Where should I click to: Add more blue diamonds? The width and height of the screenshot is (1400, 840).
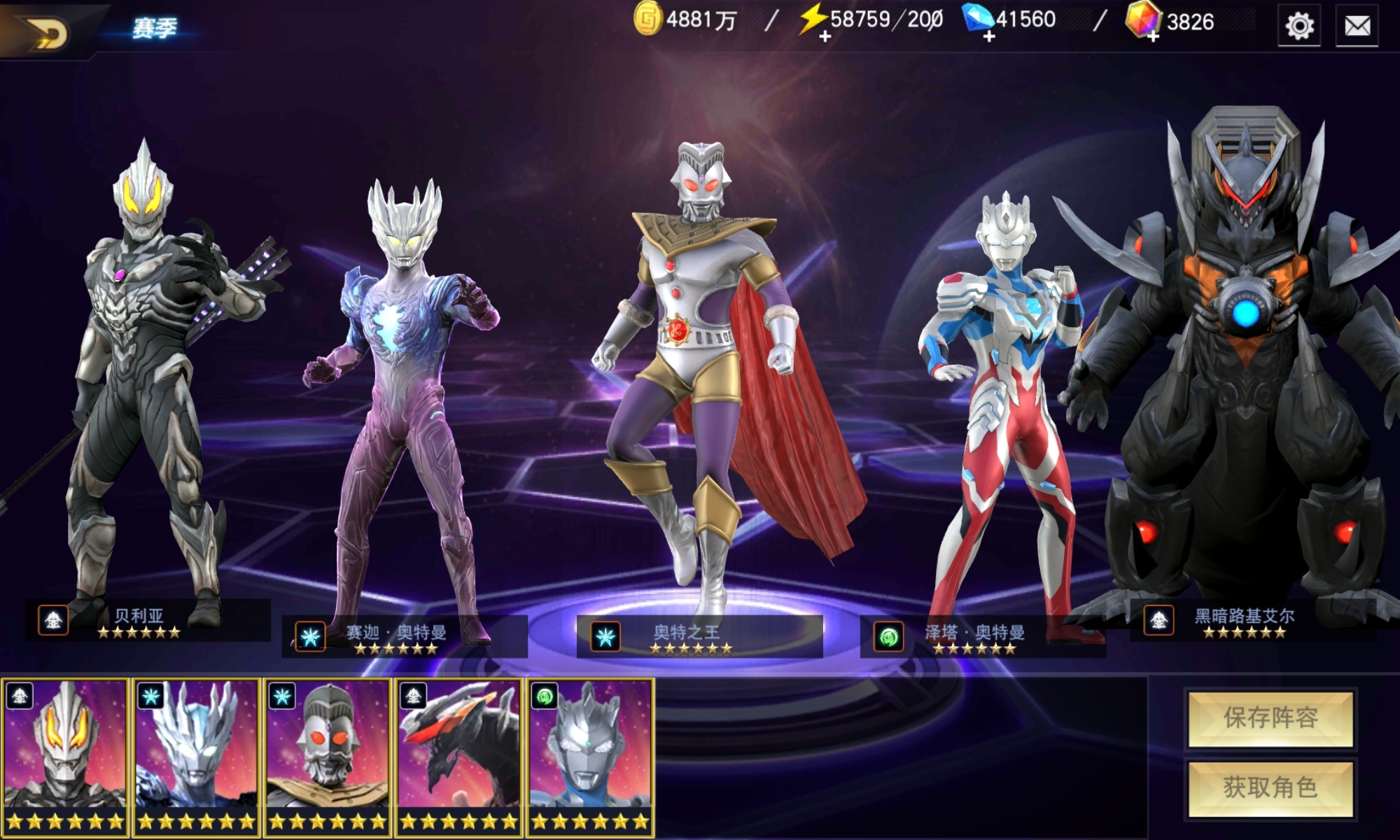[988, 36]
